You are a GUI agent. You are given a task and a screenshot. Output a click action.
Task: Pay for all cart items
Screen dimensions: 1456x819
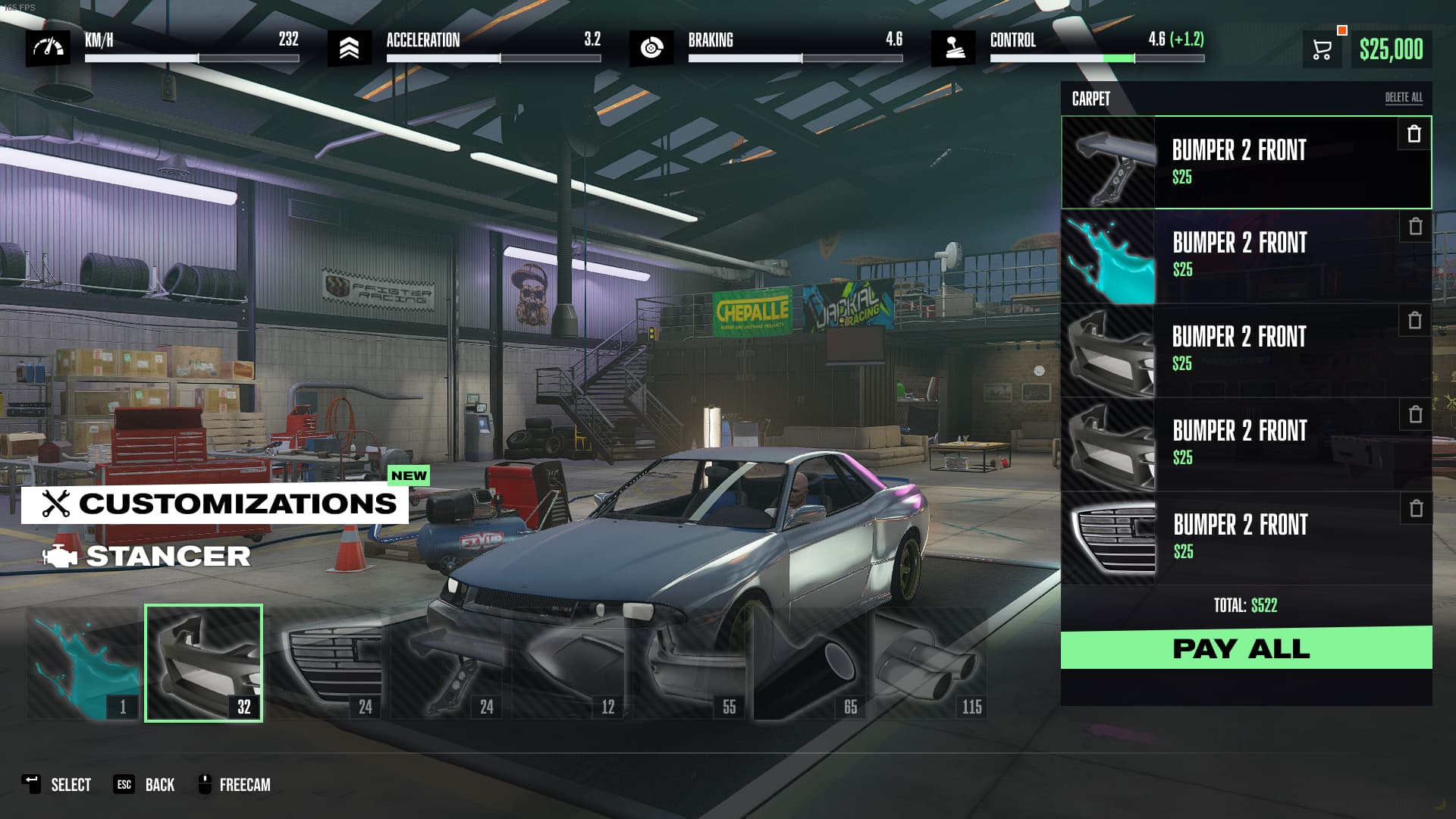1246,648
